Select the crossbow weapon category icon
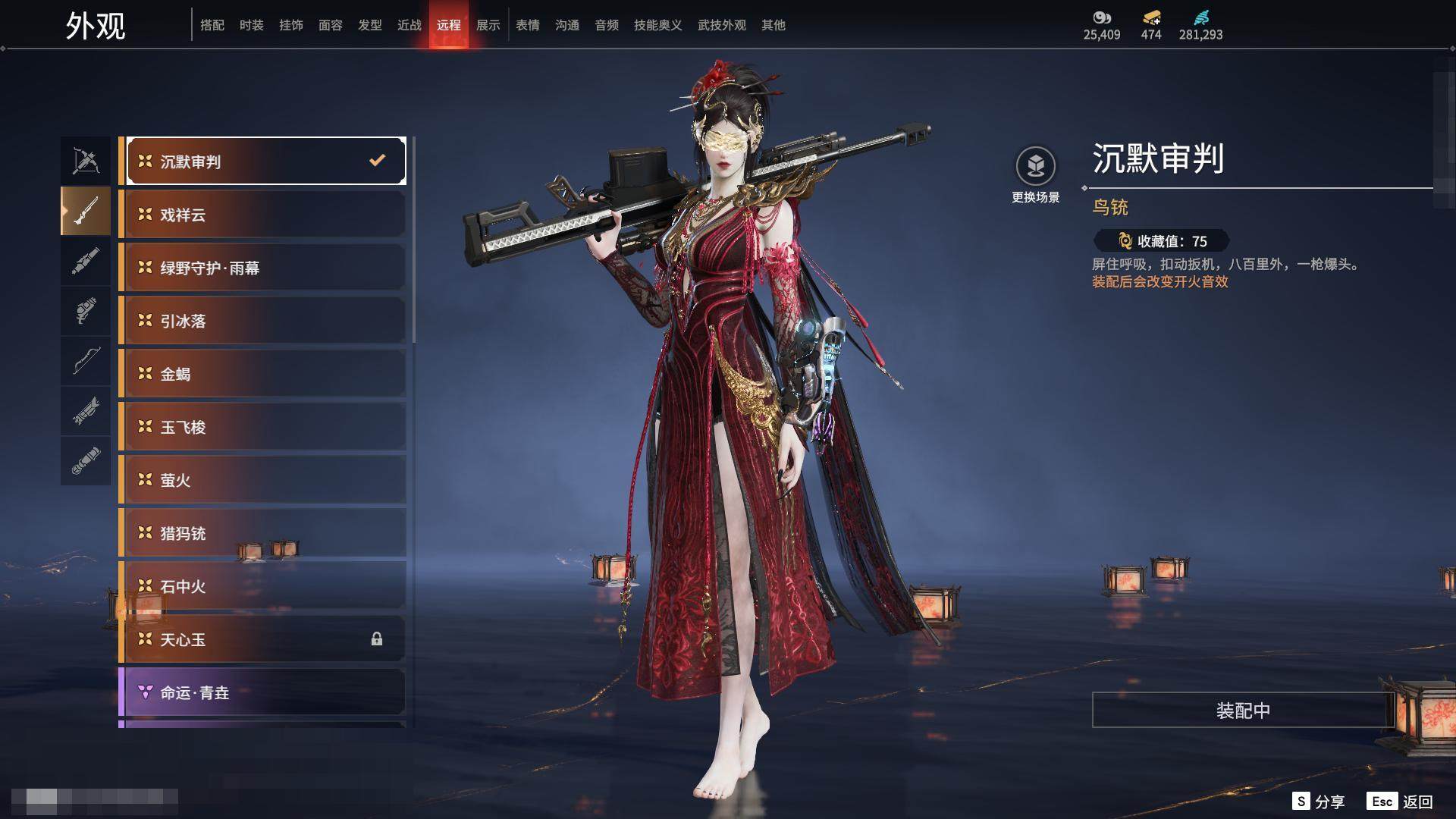This screenshot has height=819, width=1456. pyautogui.click(x=86, y=161)
